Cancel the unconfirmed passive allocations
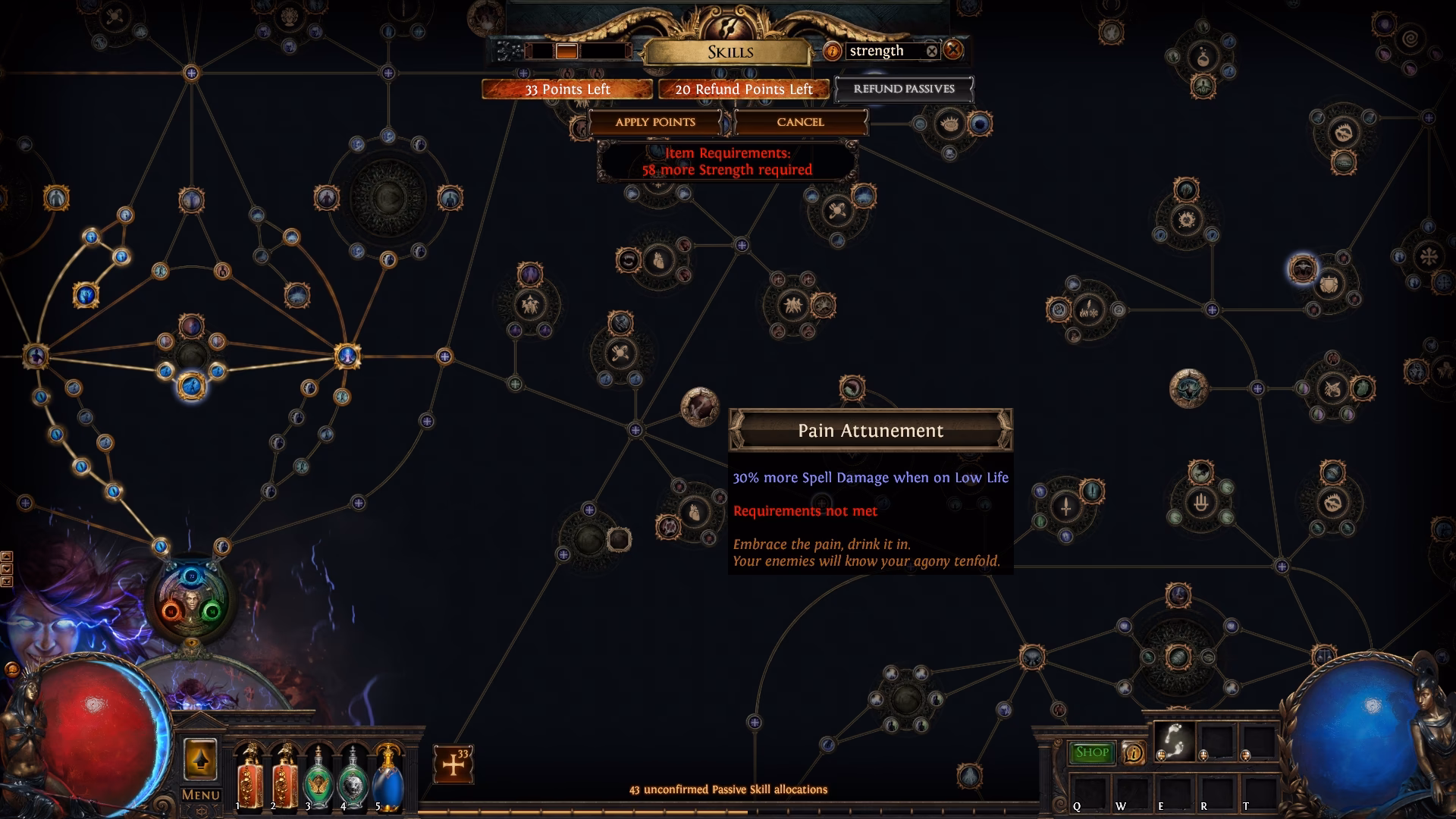This screenshot has height=819, width=1456. pyautogui.click(x=800, y=122)
